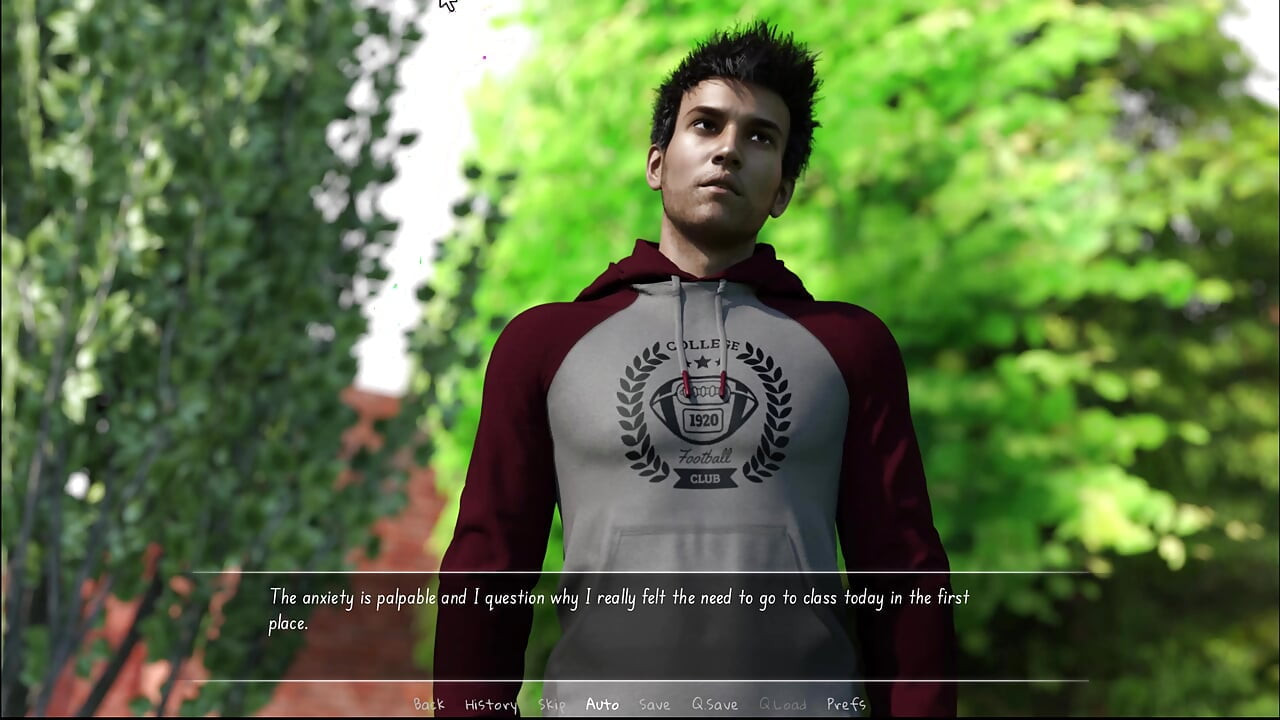Quick save with Q.Save
Image resolution: width=1280 pixels, height=720 pixels.
tap(715, 704)
